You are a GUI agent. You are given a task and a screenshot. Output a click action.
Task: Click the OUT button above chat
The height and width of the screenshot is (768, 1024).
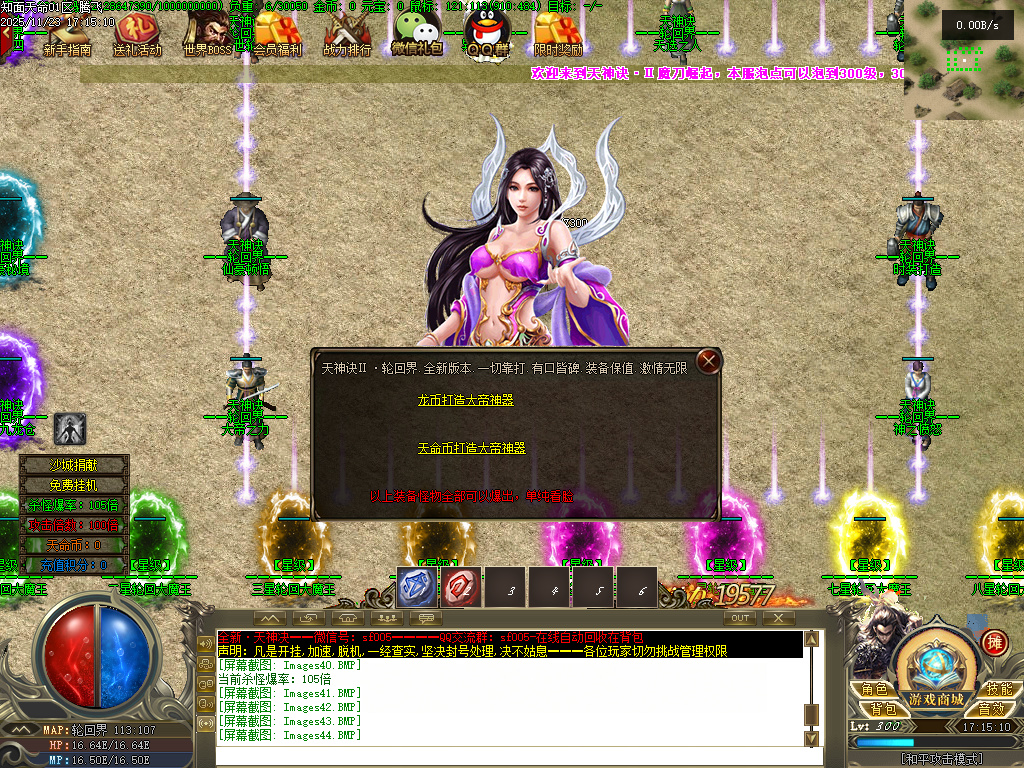pyautogui.click(x=740, y=619)
